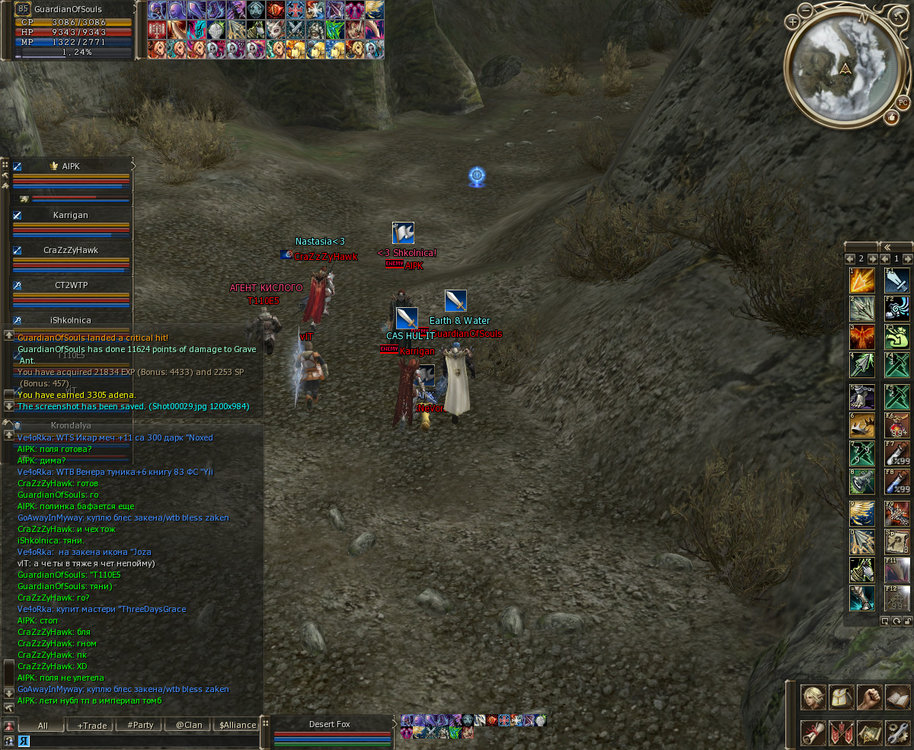914x750 pixels.
Task: Open the skills book icon
Action: coord(896,698)
